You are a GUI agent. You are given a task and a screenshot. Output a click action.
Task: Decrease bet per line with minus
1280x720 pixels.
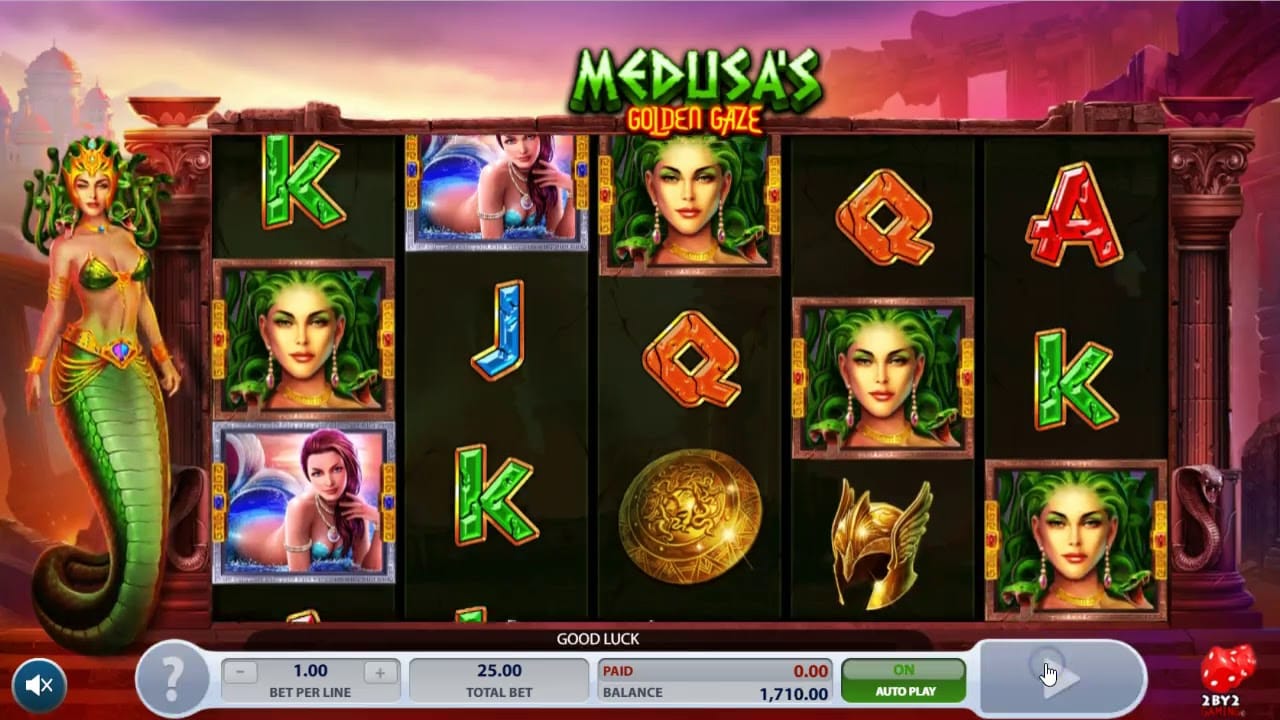(x=240, y=672)
